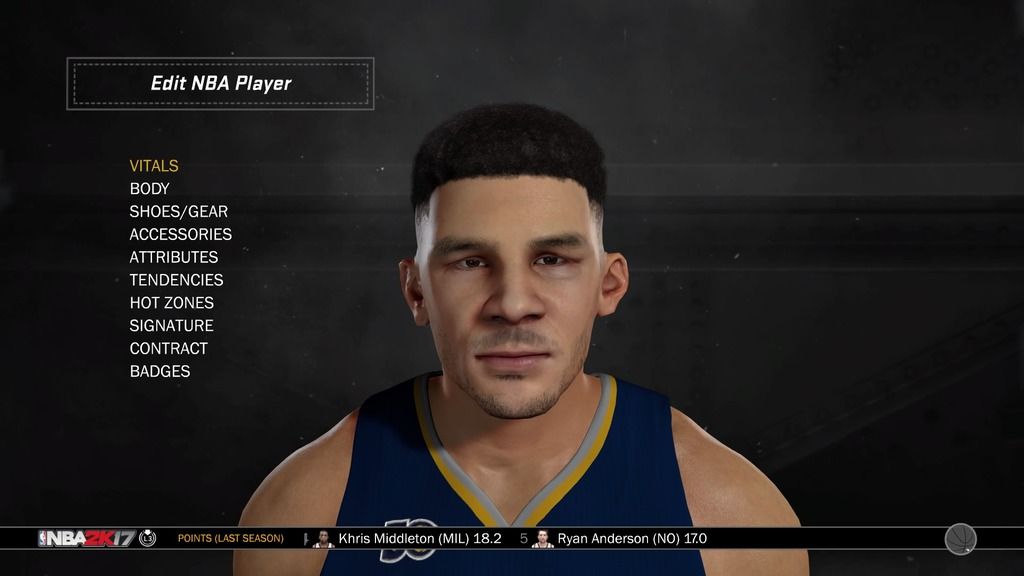Select TENDENCIES in the edit list
The width and height of the screenshot is (1024, 576).
[x=176, y=280]
